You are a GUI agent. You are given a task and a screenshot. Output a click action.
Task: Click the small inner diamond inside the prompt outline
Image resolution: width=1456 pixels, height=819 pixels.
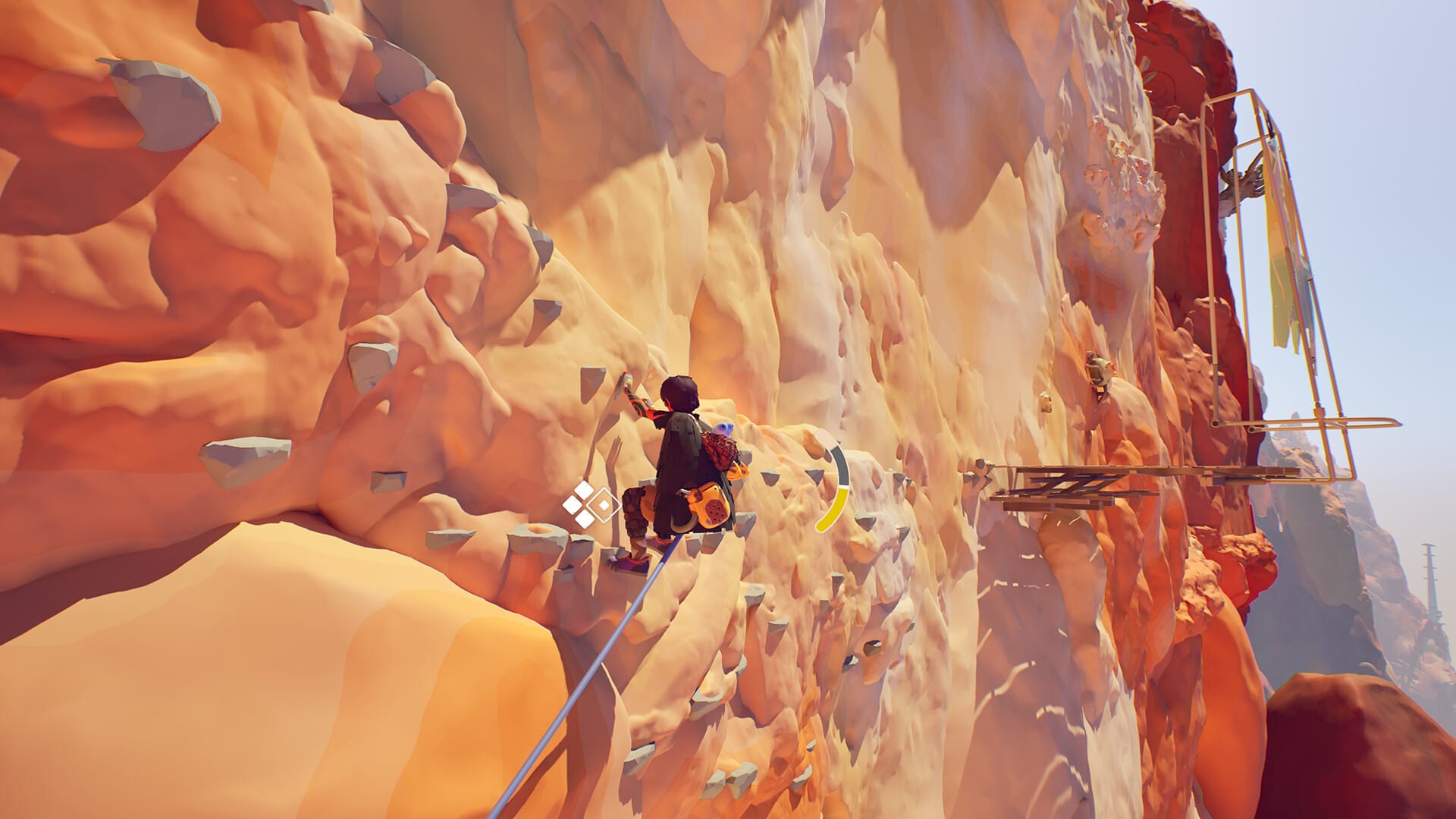pos(604,505)
